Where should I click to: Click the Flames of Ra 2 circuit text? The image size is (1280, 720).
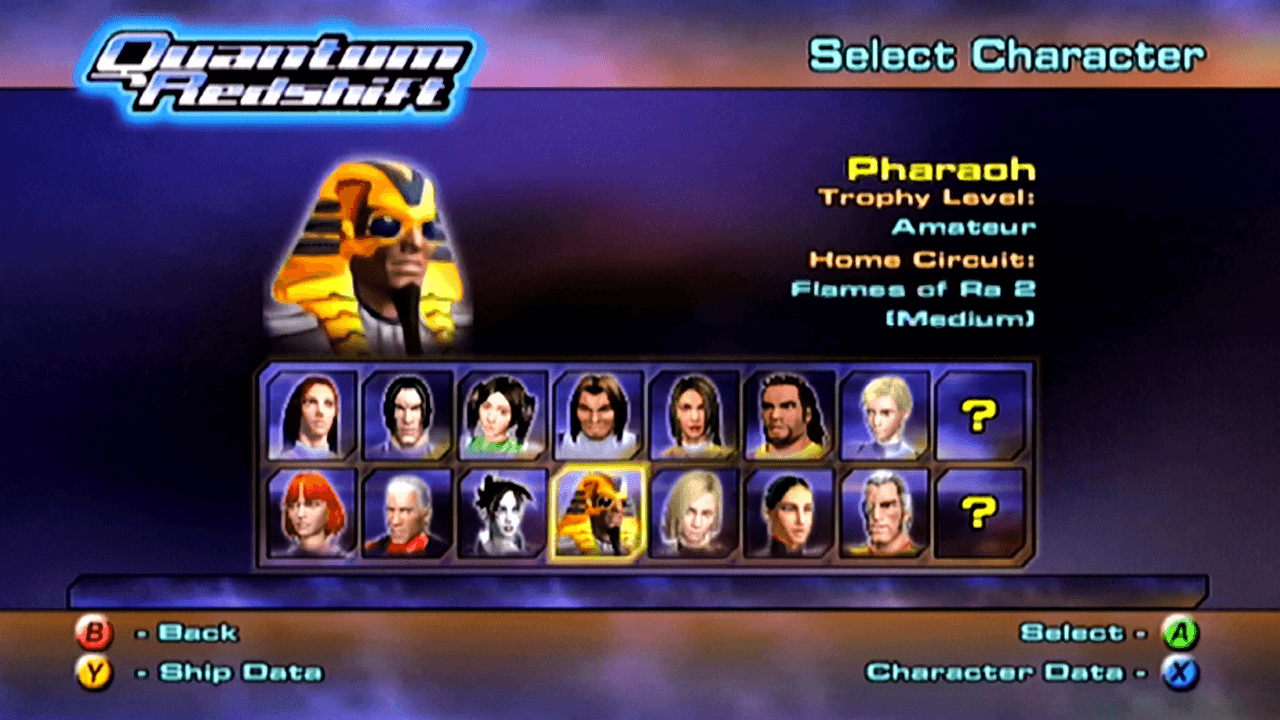[915, 290]
